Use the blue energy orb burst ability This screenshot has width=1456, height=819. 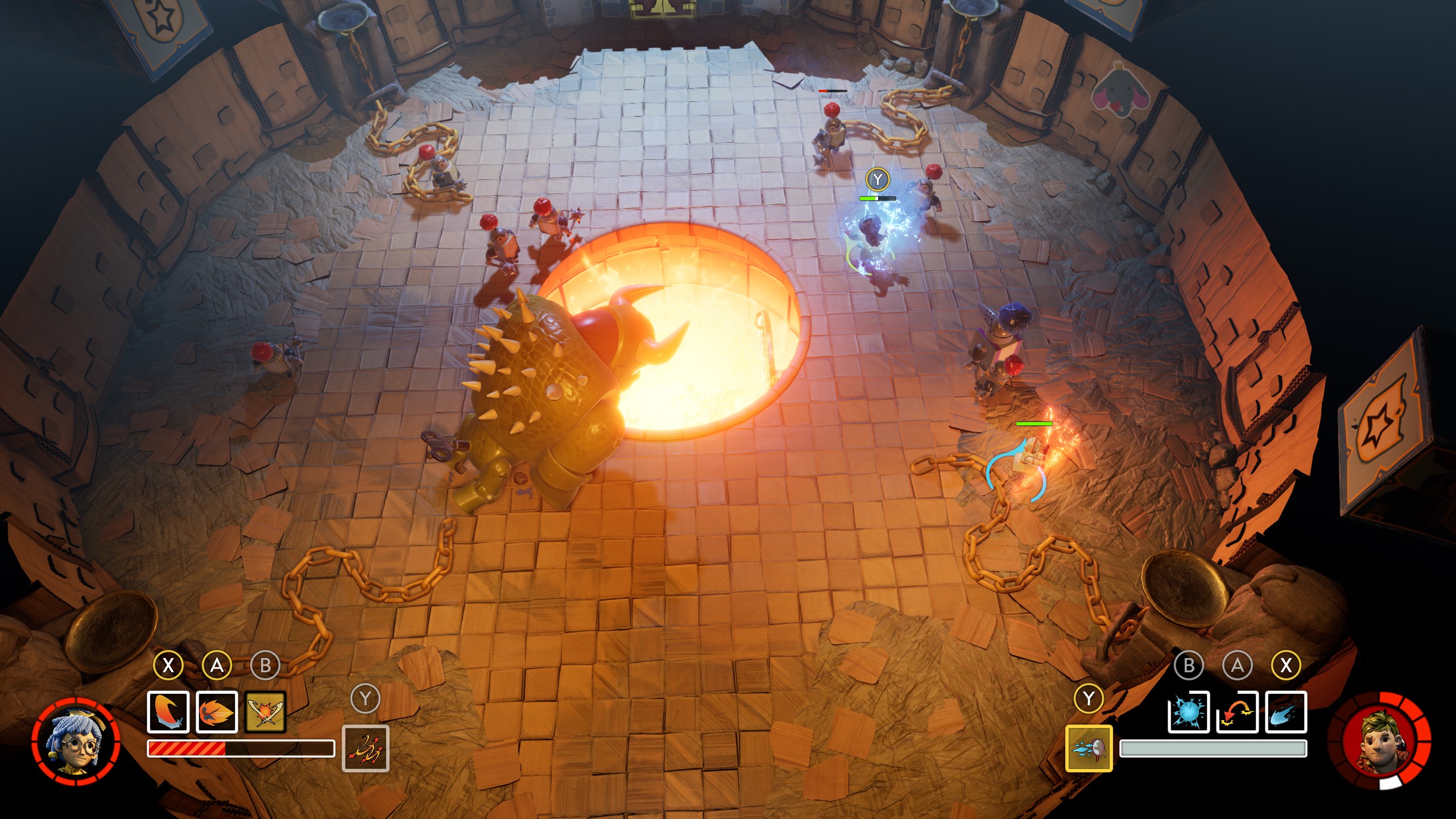[1188, 712]
